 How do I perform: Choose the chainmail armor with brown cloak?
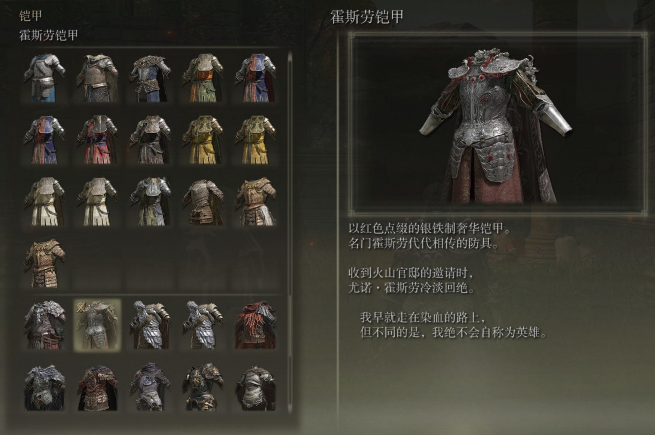[x=98, y=77]
